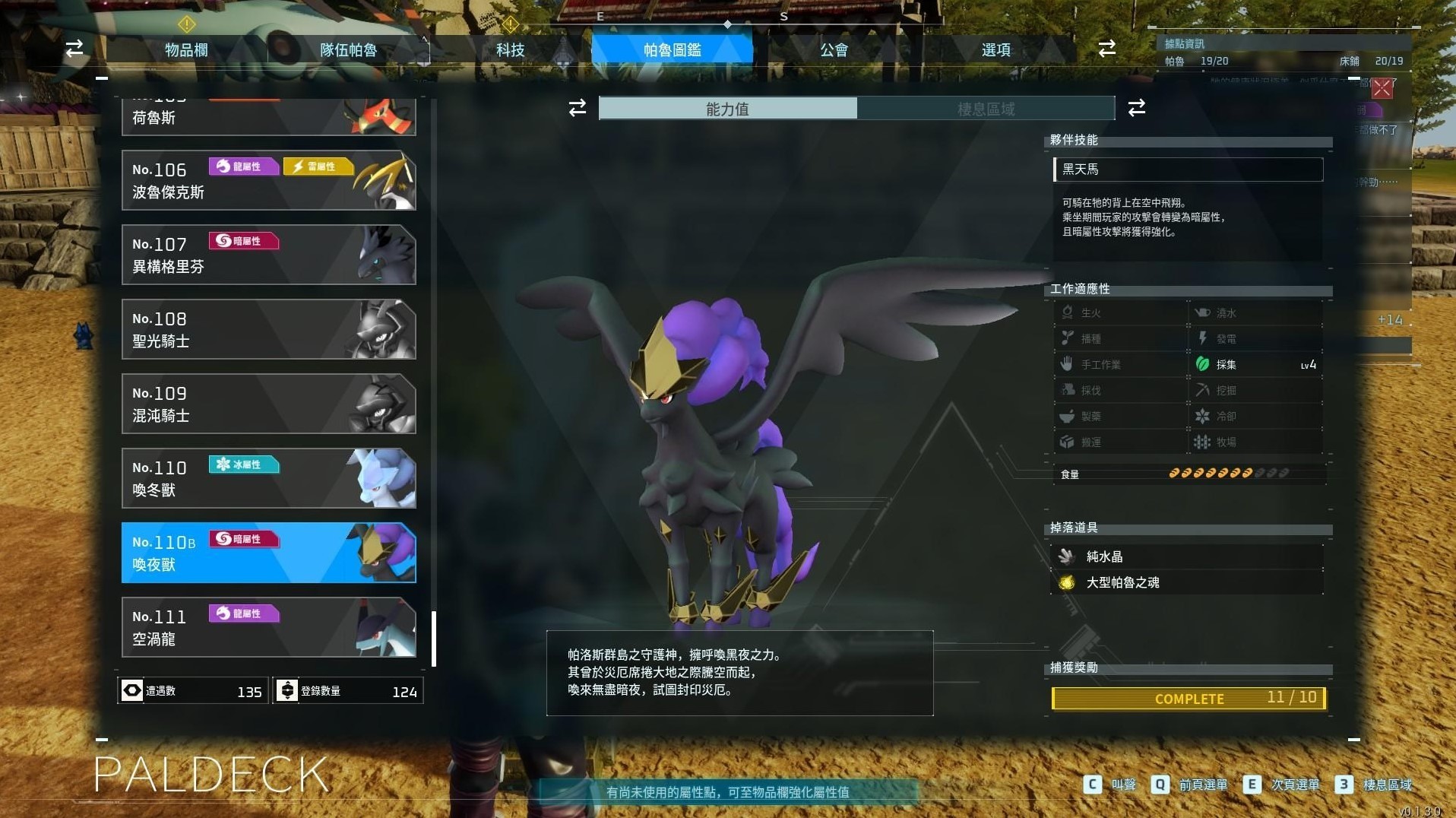Click the 牧場 farming suitability icon
The width and height of the screenshot is (1456, 818).
pyautogui.click(x=1203, y=442)
